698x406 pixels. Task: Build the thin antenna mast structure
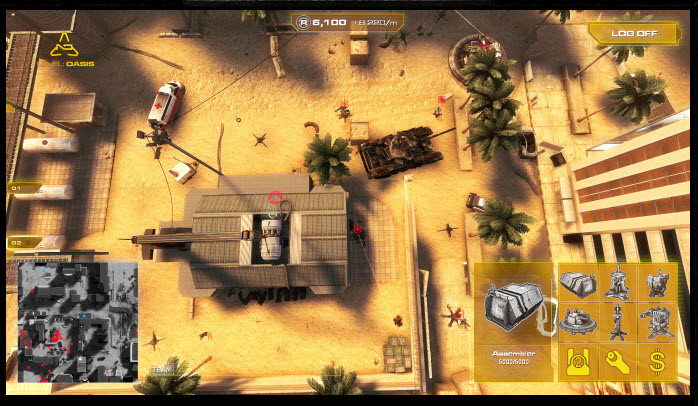(617, 323)
